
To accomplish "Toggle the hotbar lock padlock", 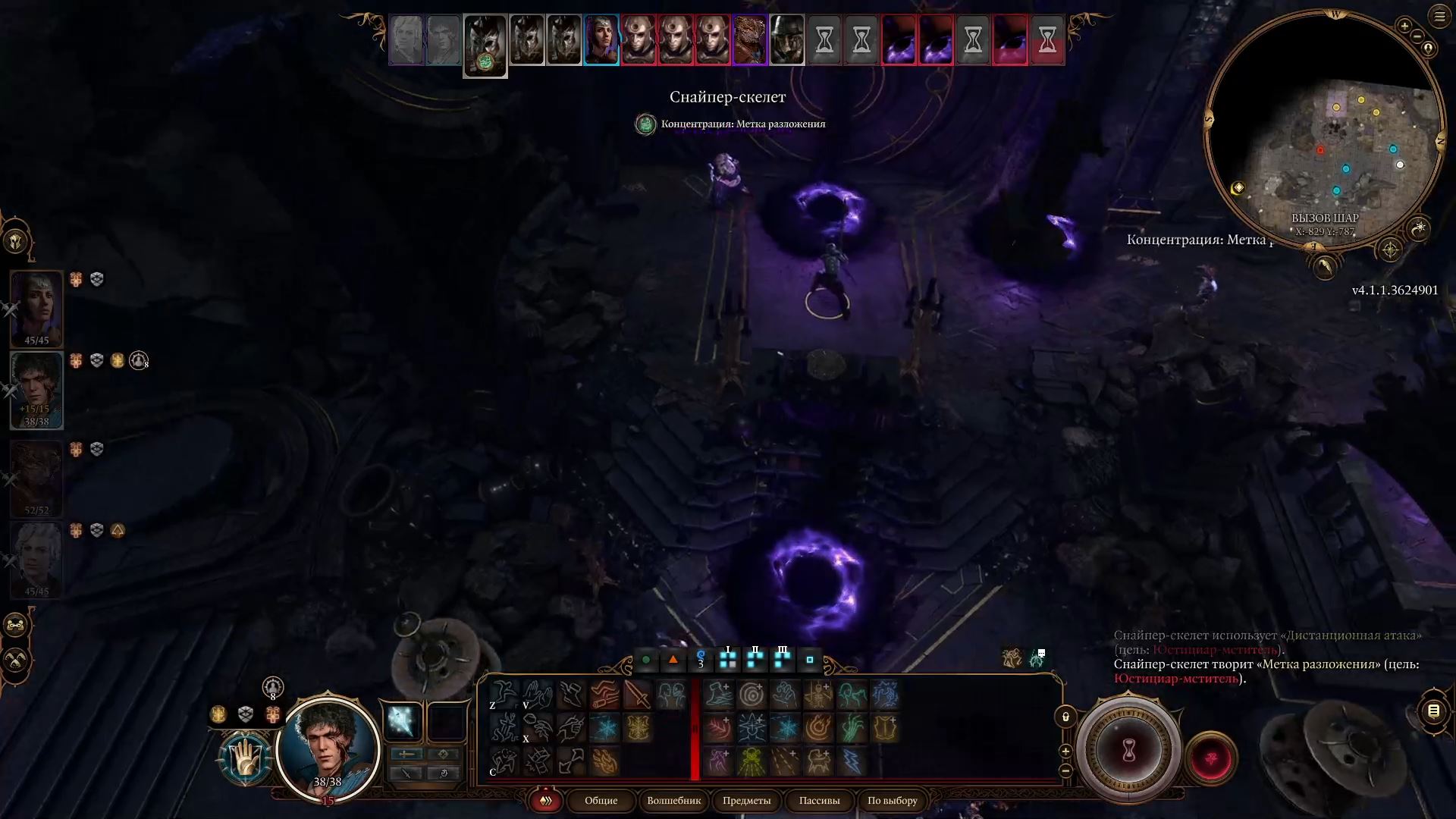I will 1066,714.
